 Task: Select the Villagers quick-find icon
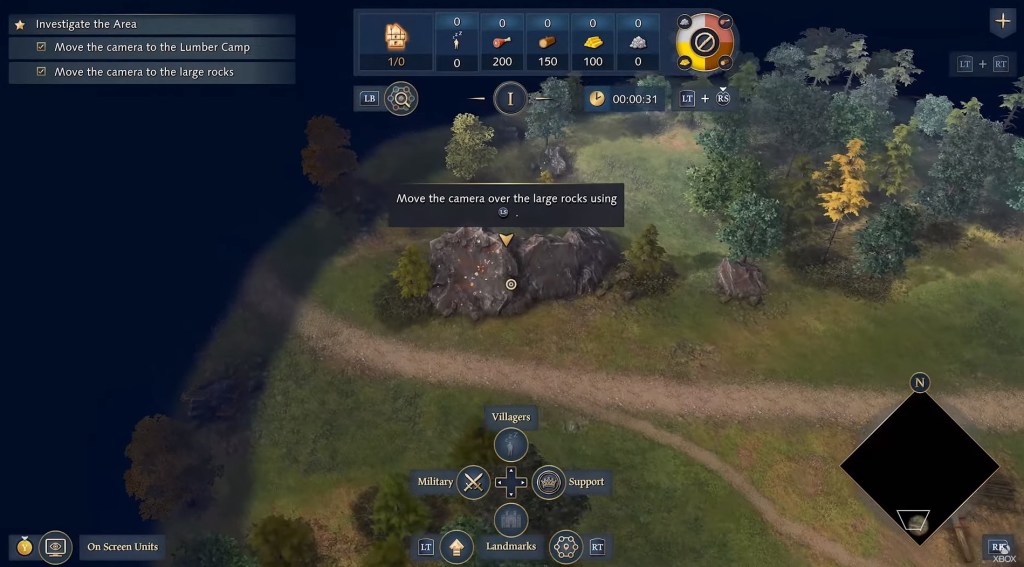pyautogui.click(x=511, y=443)
